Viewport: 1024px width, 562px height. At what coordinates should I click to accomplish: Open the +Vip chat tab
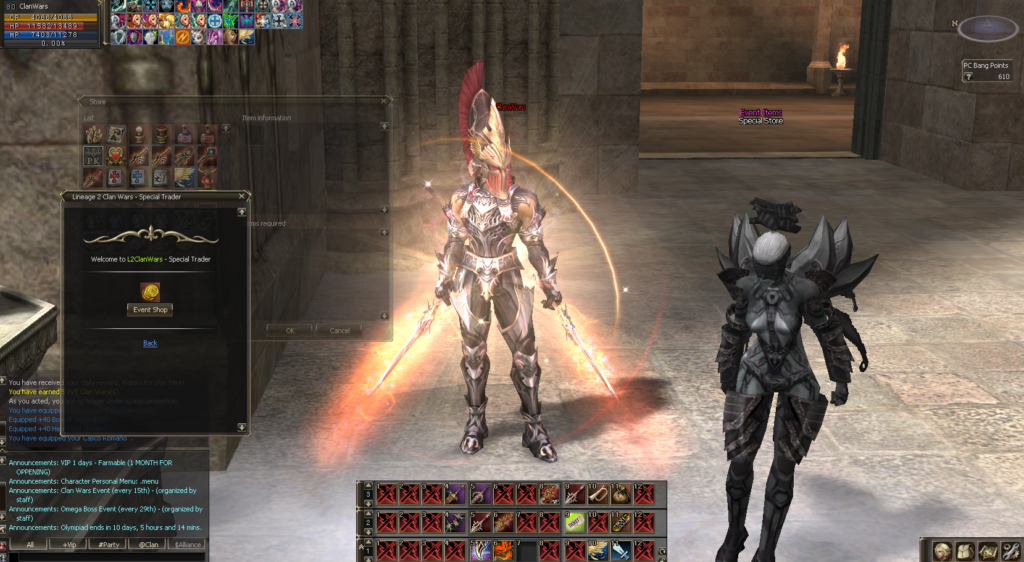(68, 544)
